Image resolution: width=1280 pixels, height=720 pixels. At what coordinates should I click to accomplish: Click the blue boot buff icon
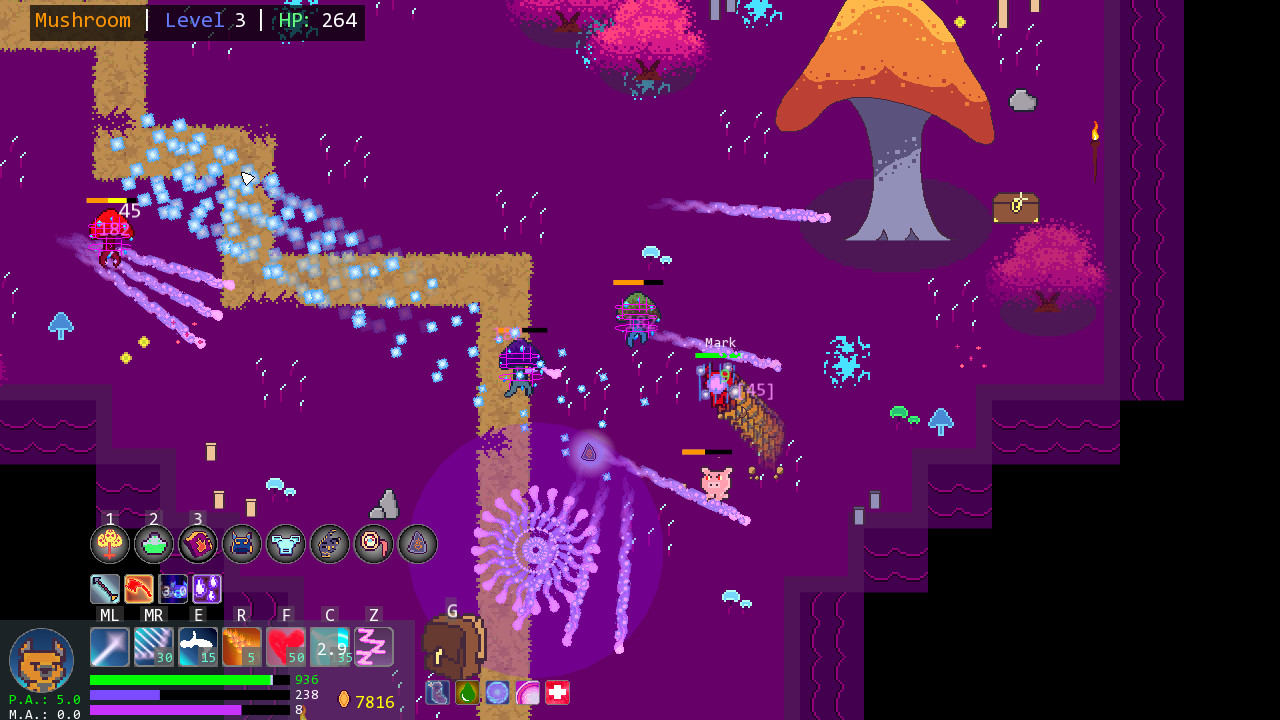tap(437, 692)
